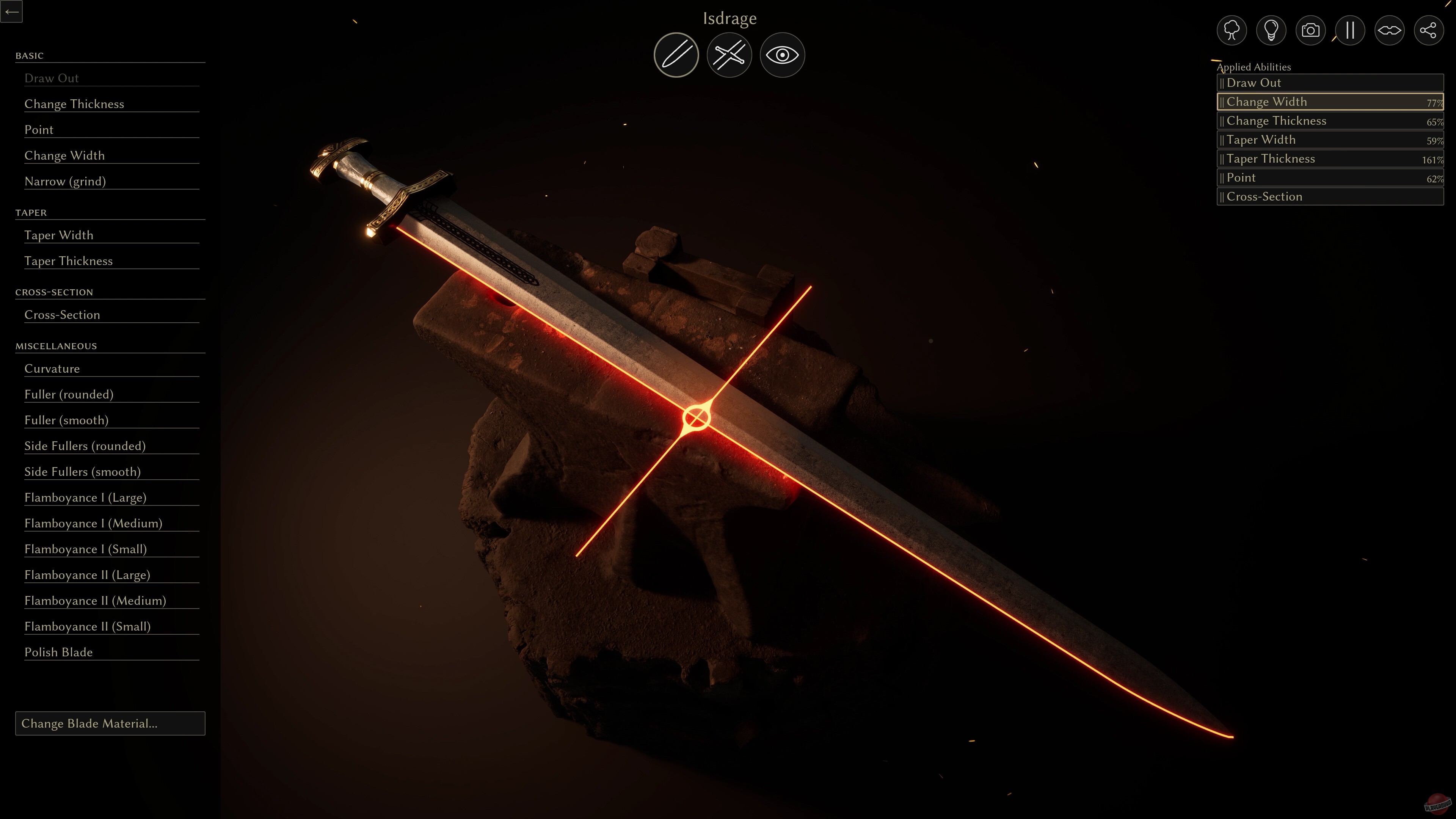Viewport: 1456px width, 819px height.
Task: Take a screenshot with the camera icon
Action: 1310,30
